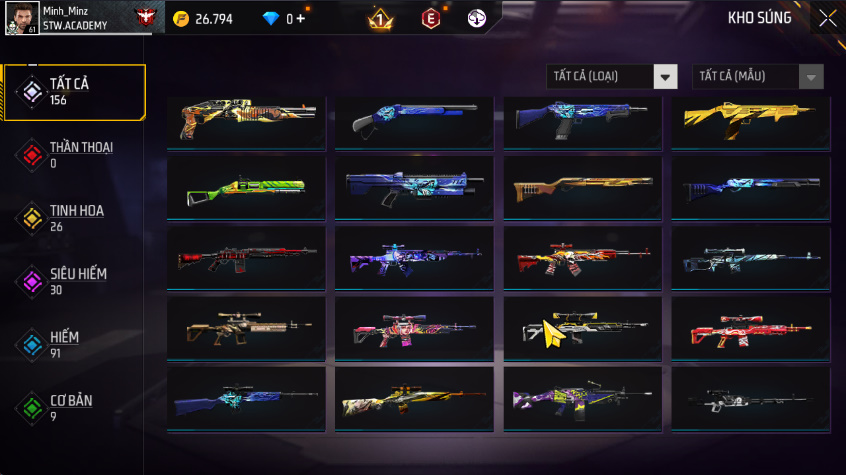This screenshot has width=846, height=475.
Task: Click the red E hexagon badge
Action: coord(430,19)
